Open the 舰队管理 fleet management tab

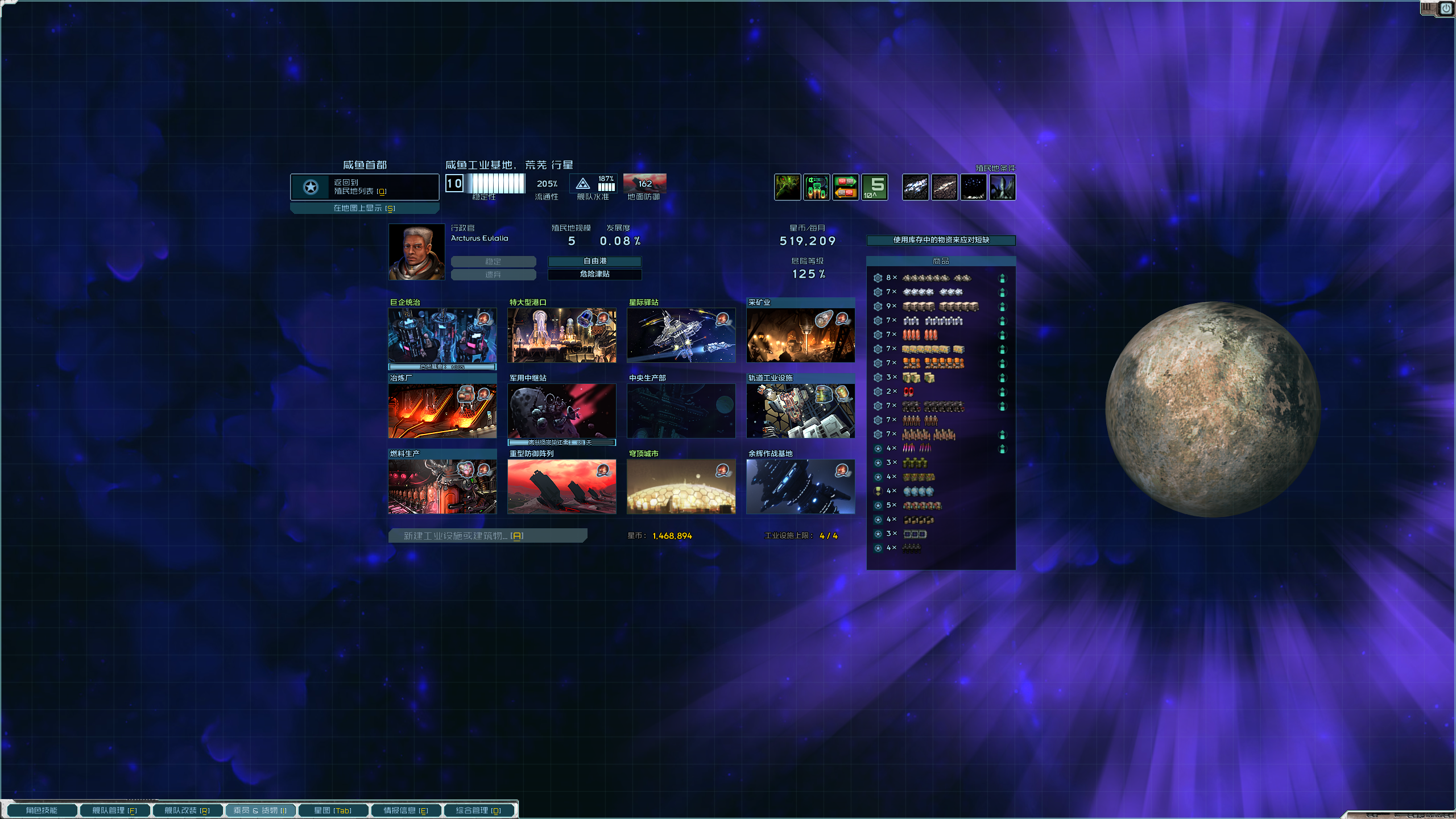tap(114, 810)
